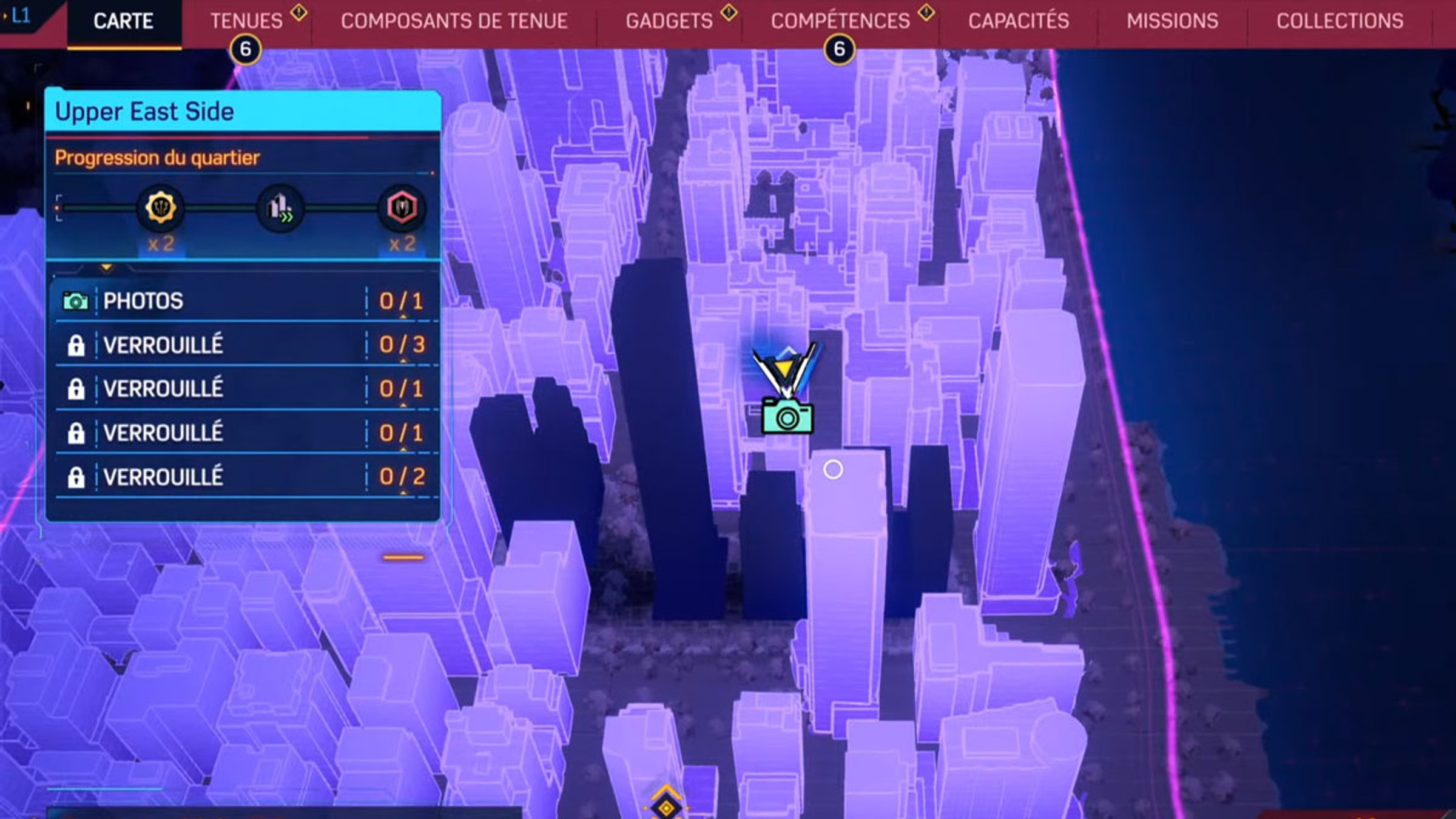Select the locked row showing 0/2

coord(243,477)
